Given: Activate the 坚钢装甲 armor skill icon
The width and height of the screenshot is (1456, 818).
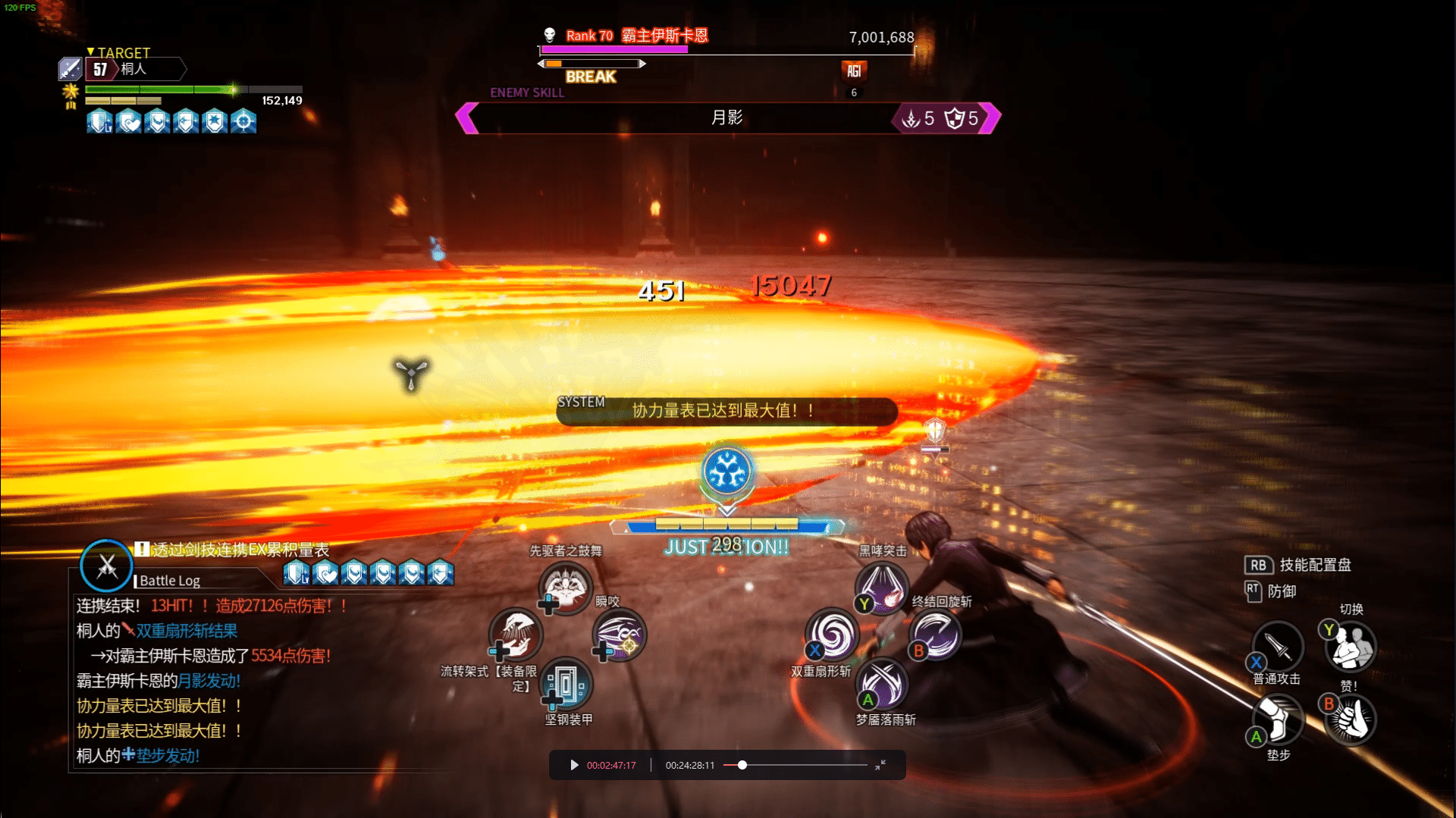Looking at the screenshot, I should pyautogui.click(x=566, y=684).
